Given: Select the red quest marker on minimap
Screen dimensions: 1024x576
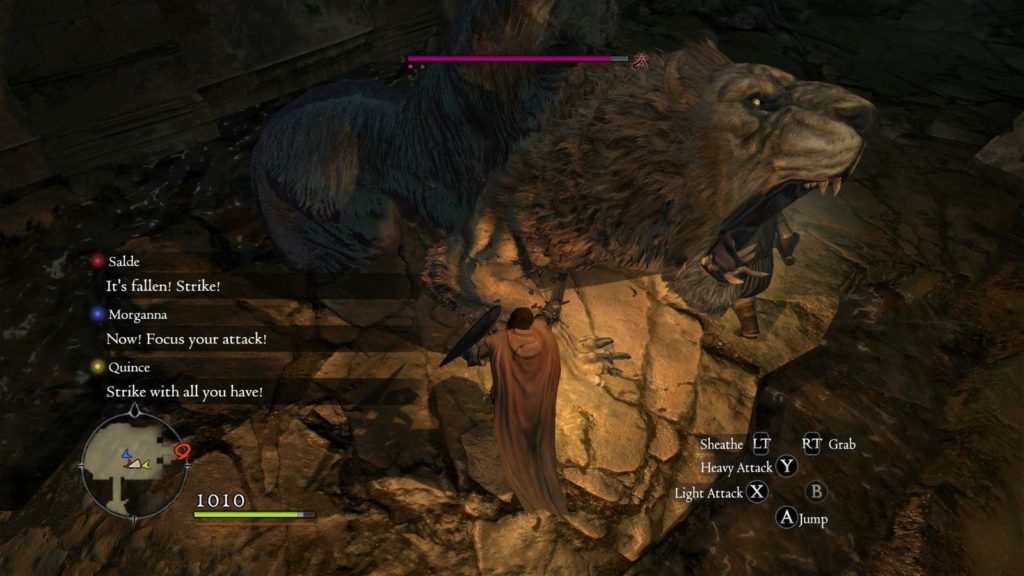Looking at the screenshot, I should point(182,452).
